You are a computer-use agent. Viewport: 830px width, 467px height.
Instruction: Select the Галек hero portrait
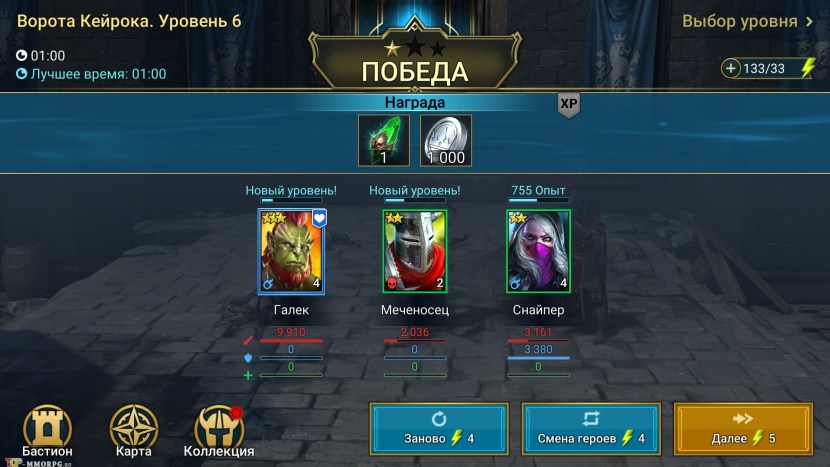[x=291, y=252]
